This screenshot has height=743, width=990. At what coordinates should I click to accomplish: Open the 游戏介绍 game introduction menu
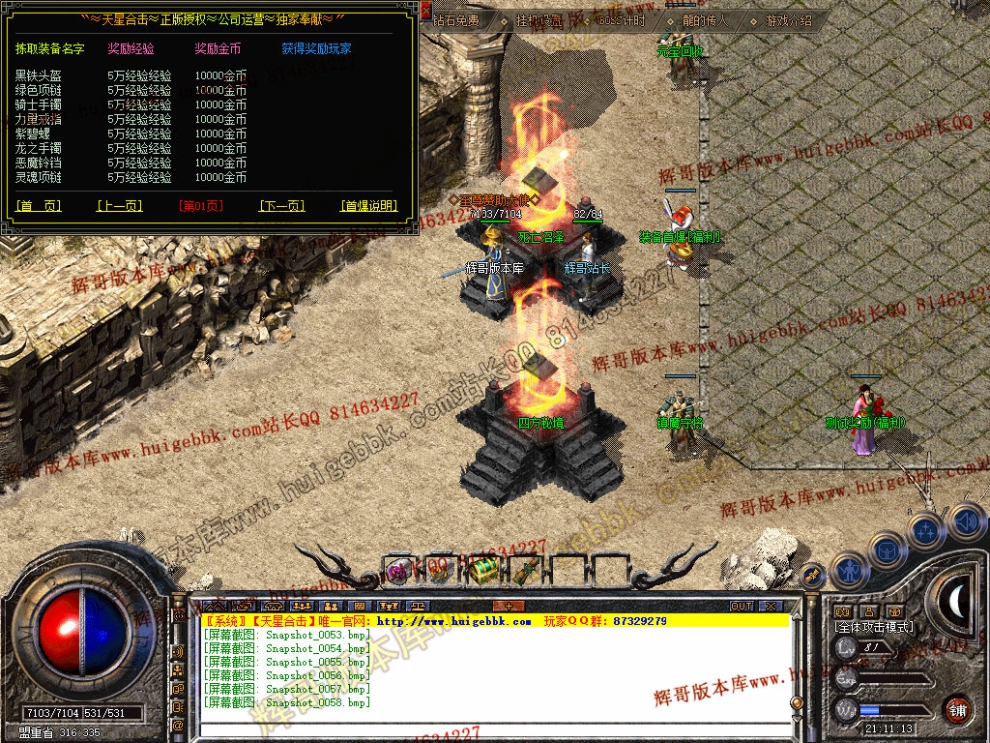click(x=789, y=20)
